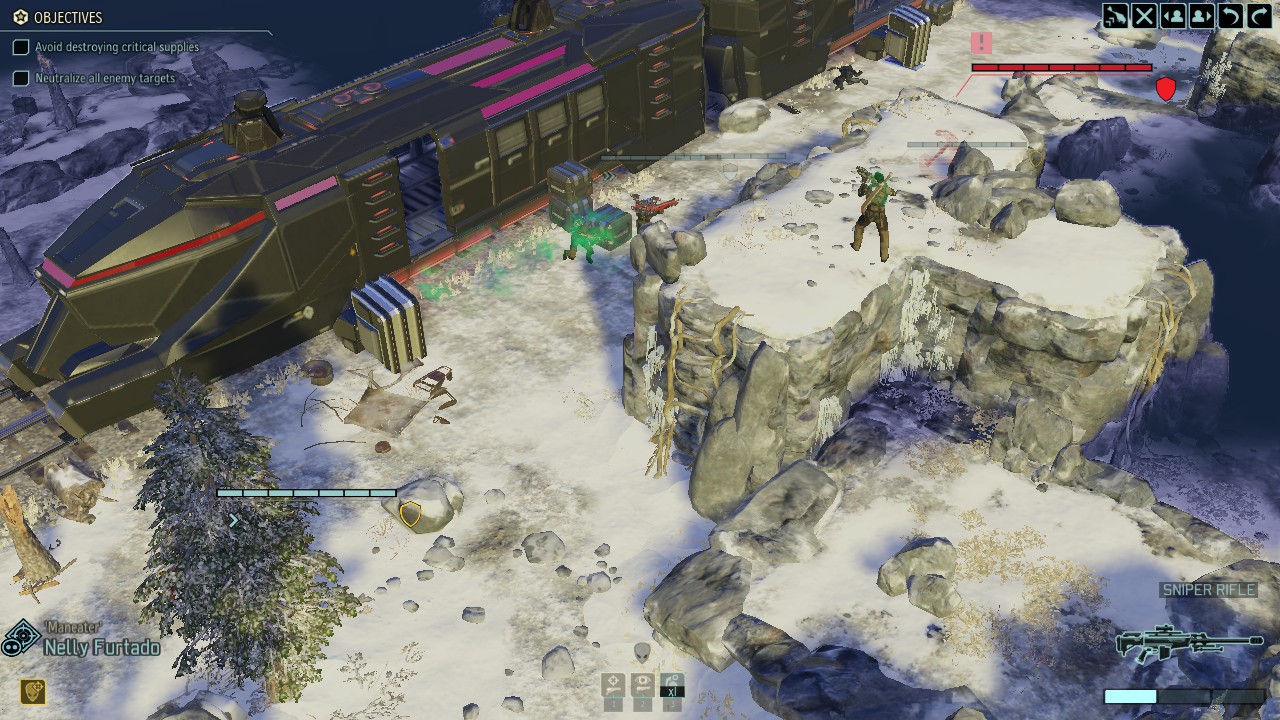Viewport: 1280px width, 720px height.
Task: Click the call Skyranger evac button
Action: click(x=1115, y=15)
